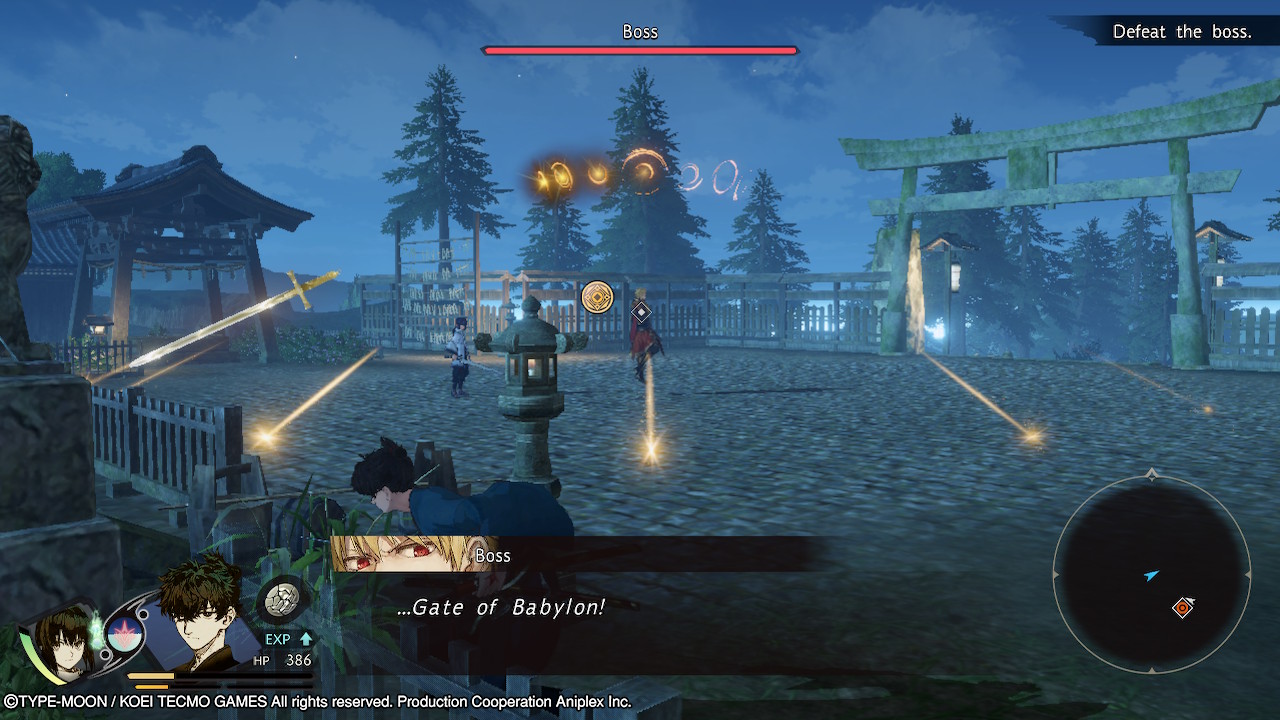Screen dimensions: 1280x720
Task: Open the 'Defeat the boss.' objective tracker
Action: tap(1181, 32)
